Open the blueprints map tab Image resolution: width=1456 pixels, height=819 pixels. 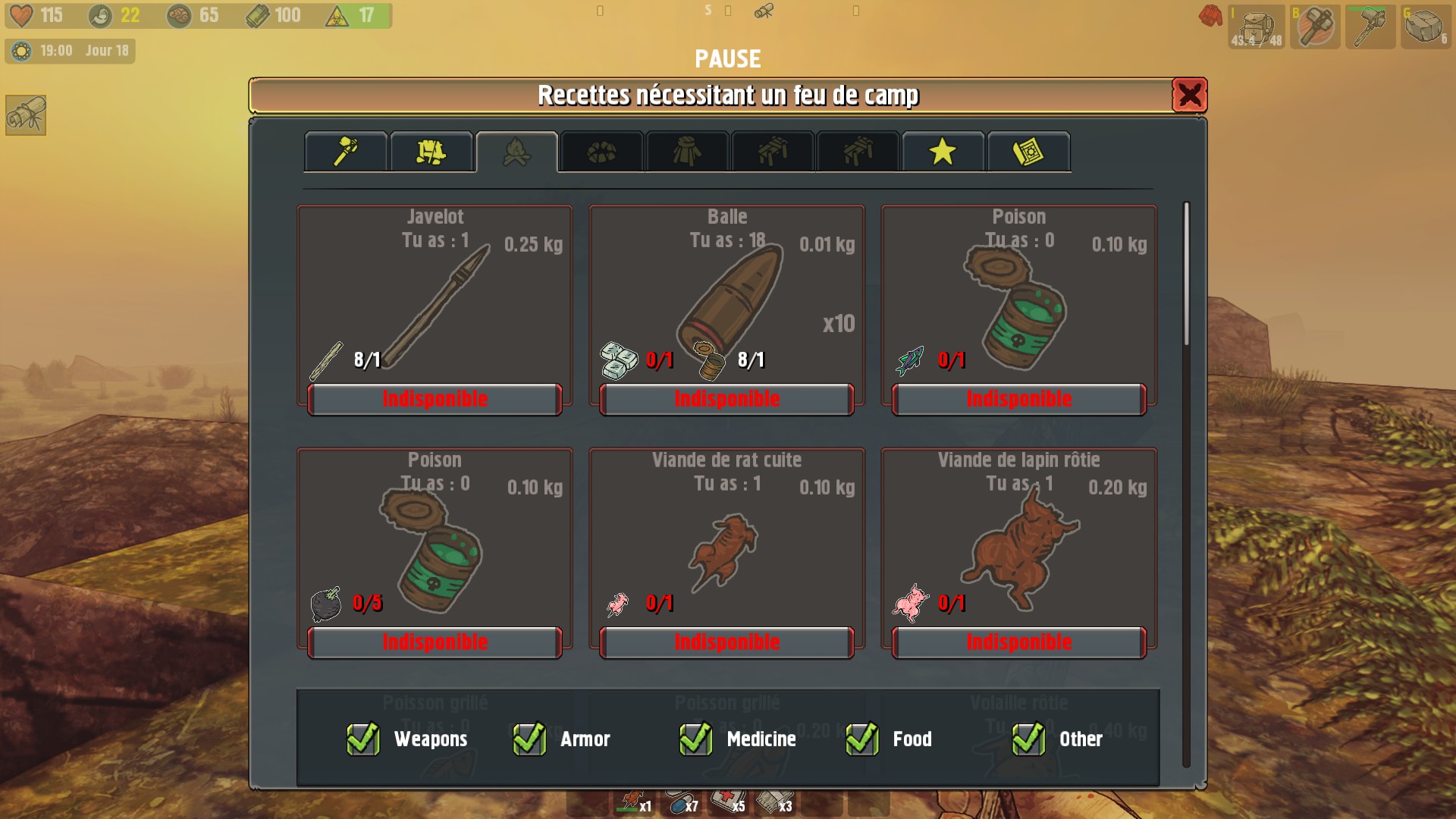tap(1028, 151)
